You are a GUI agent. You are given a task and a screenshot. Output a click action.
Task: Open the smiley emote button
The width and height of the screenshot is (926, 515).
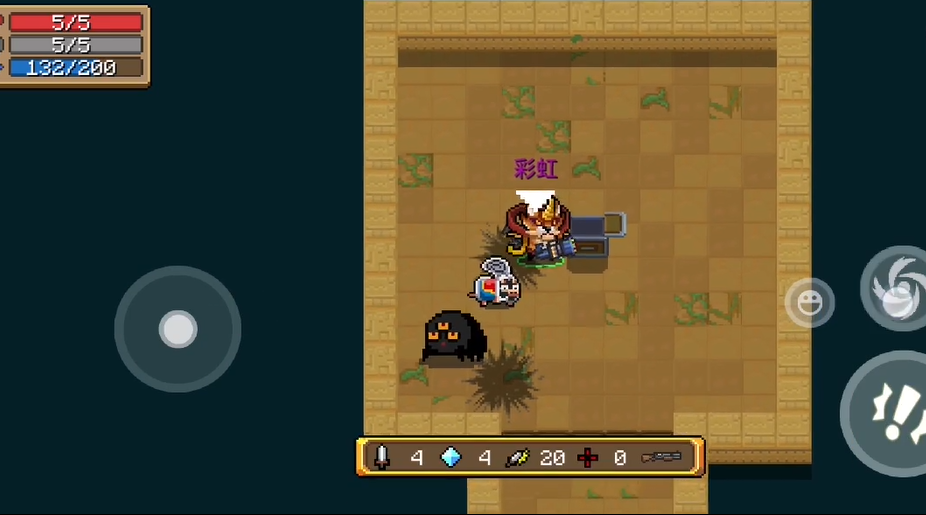(x=809, y=302)
